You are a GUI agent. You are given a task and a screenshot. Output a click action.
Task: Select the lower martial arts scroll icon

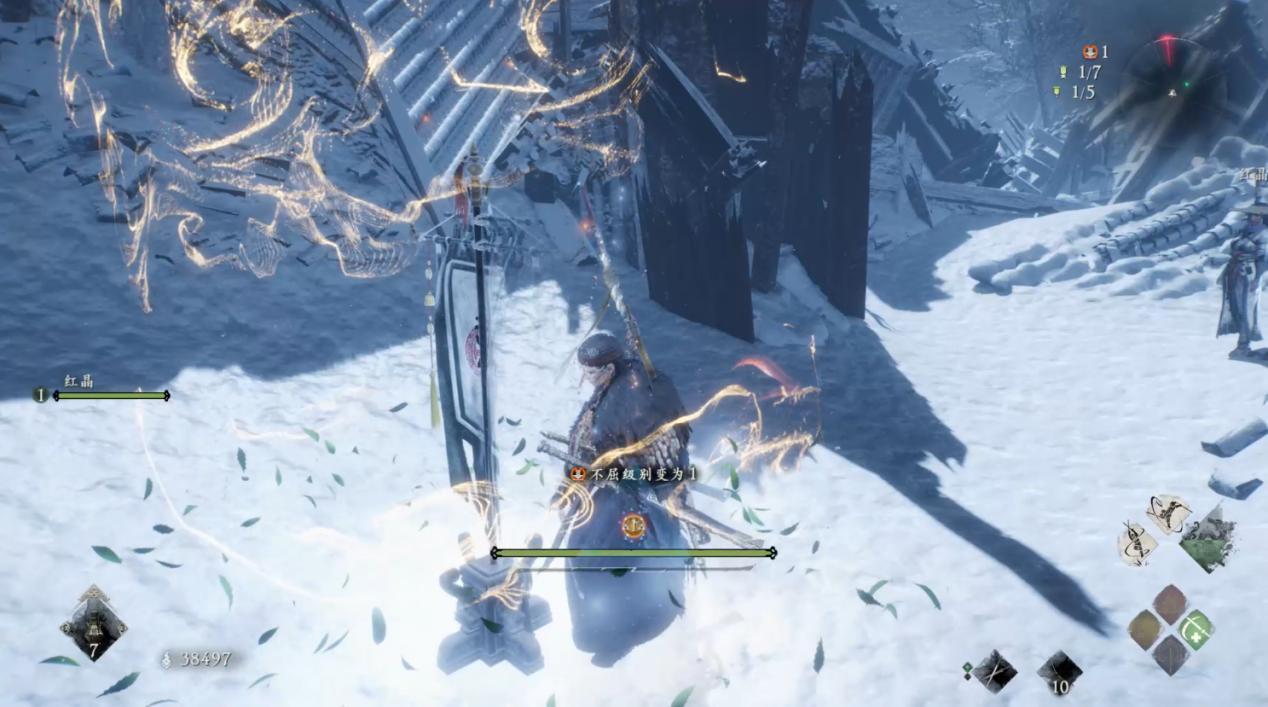coord(1137,541)
